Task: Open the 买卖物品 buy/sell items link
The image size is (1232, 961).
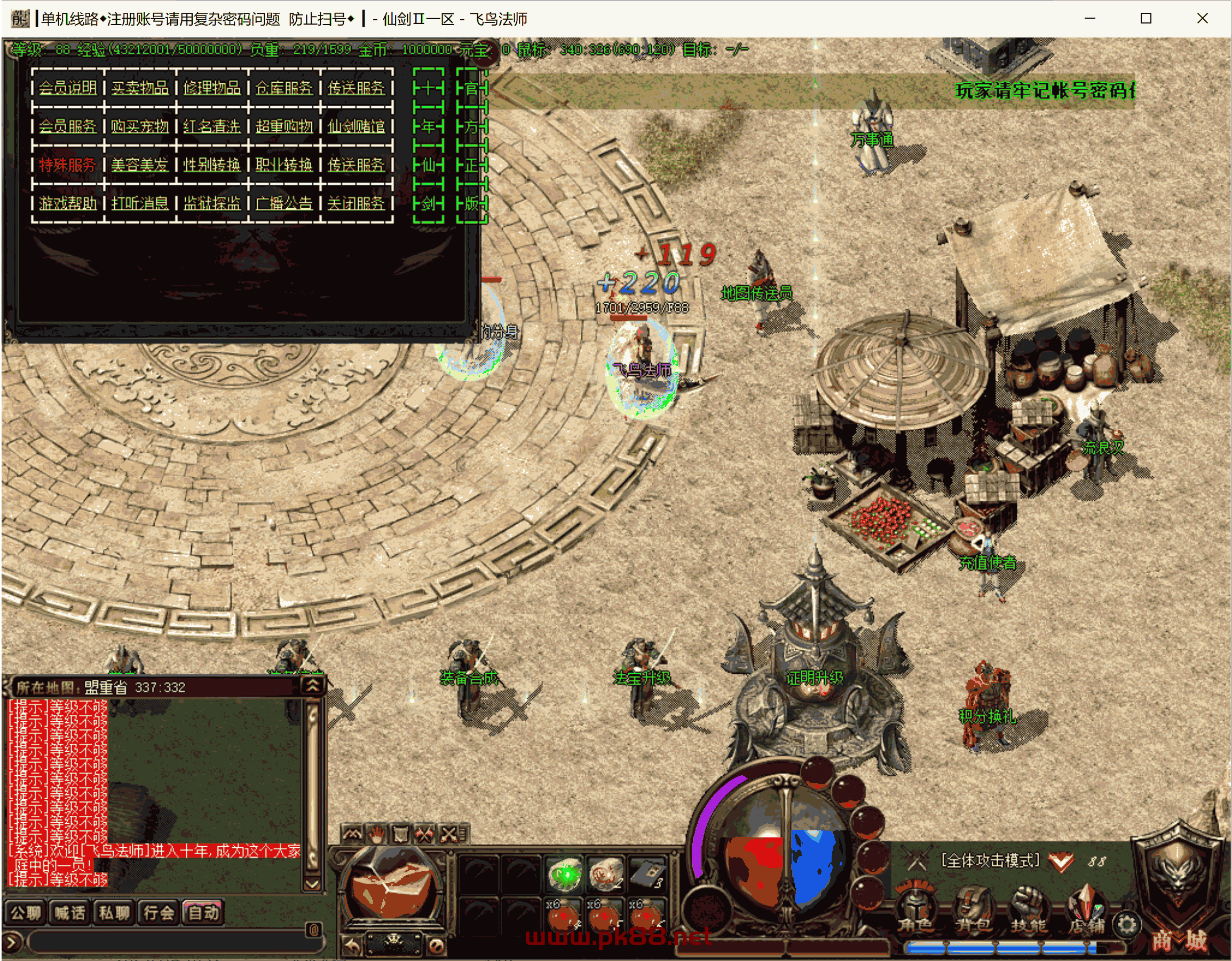Action: pos(139,88)
